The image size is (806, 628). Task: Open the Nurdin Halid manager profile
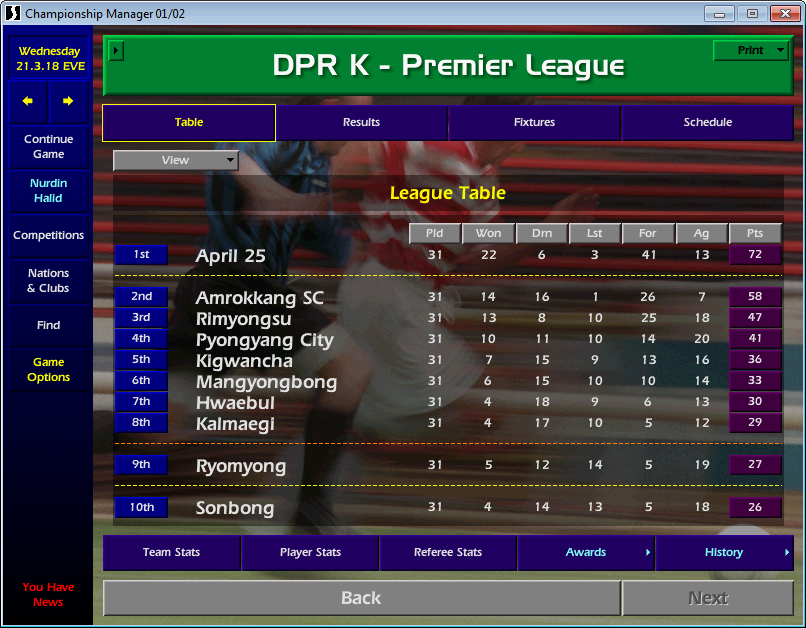(x=48, y=191)
